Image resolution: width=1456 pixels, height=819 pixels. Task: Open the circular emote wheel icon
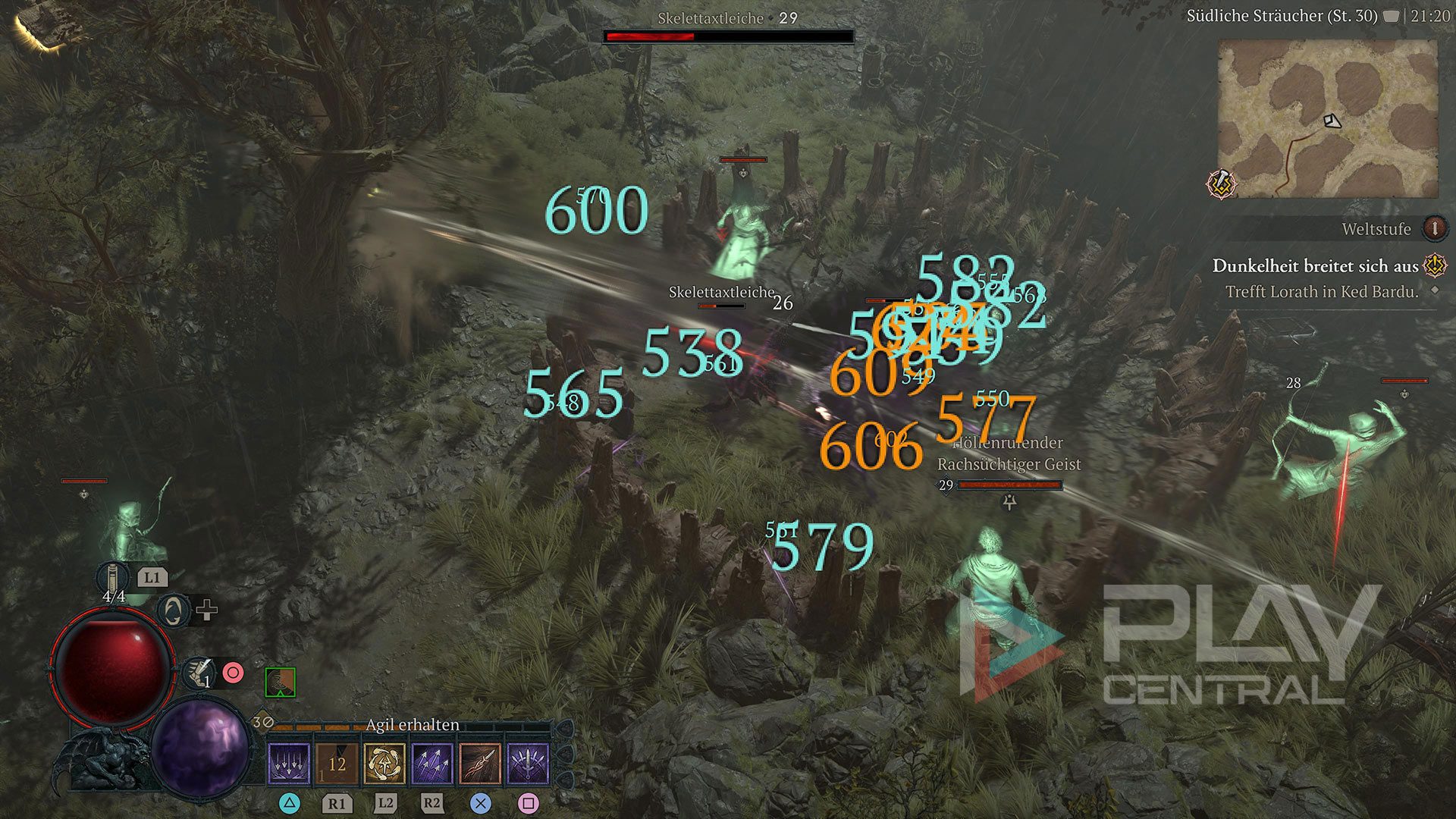click(174, 610)
